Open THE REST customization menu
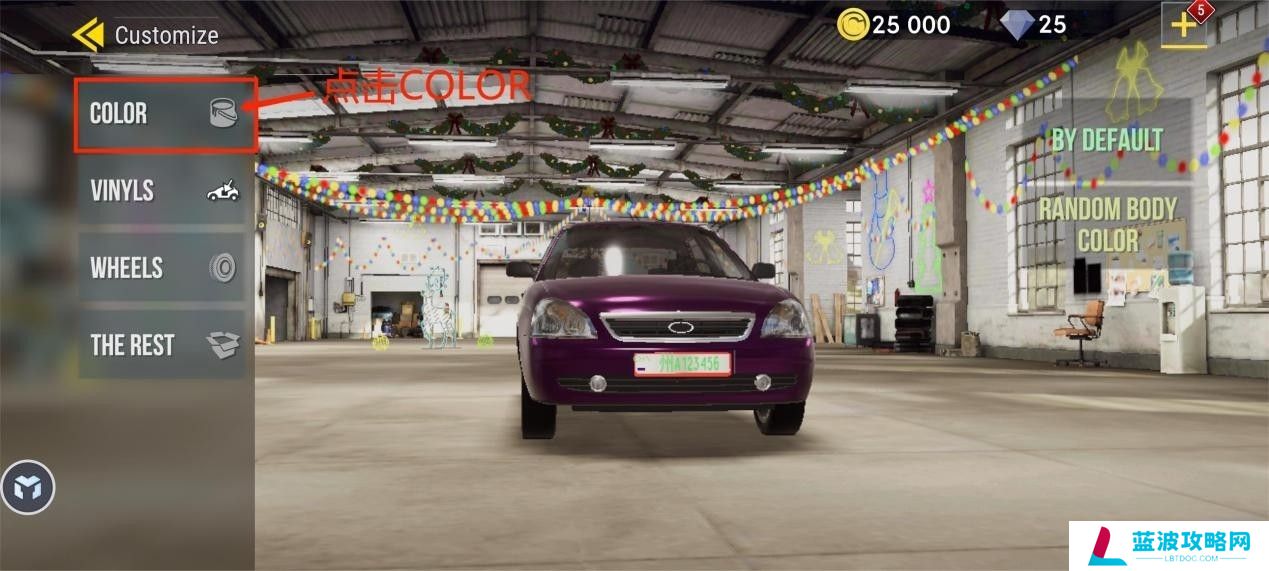Image resolution: width=1269 pixels, height=571 pixels. pyautogui.click(x=162, y=345)
